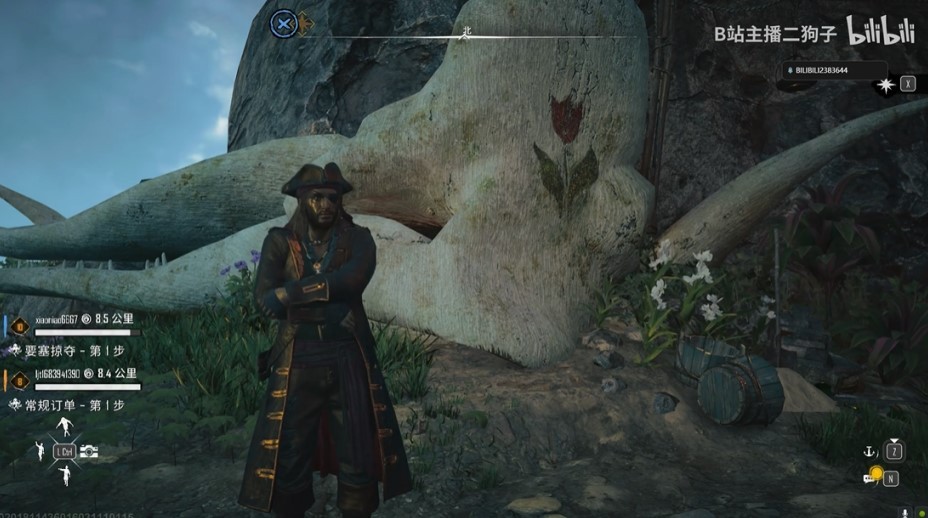The width and height of the screenshot is (928, 518).
Task: Open the camera photo mode icon
Action: pos(89,452)
